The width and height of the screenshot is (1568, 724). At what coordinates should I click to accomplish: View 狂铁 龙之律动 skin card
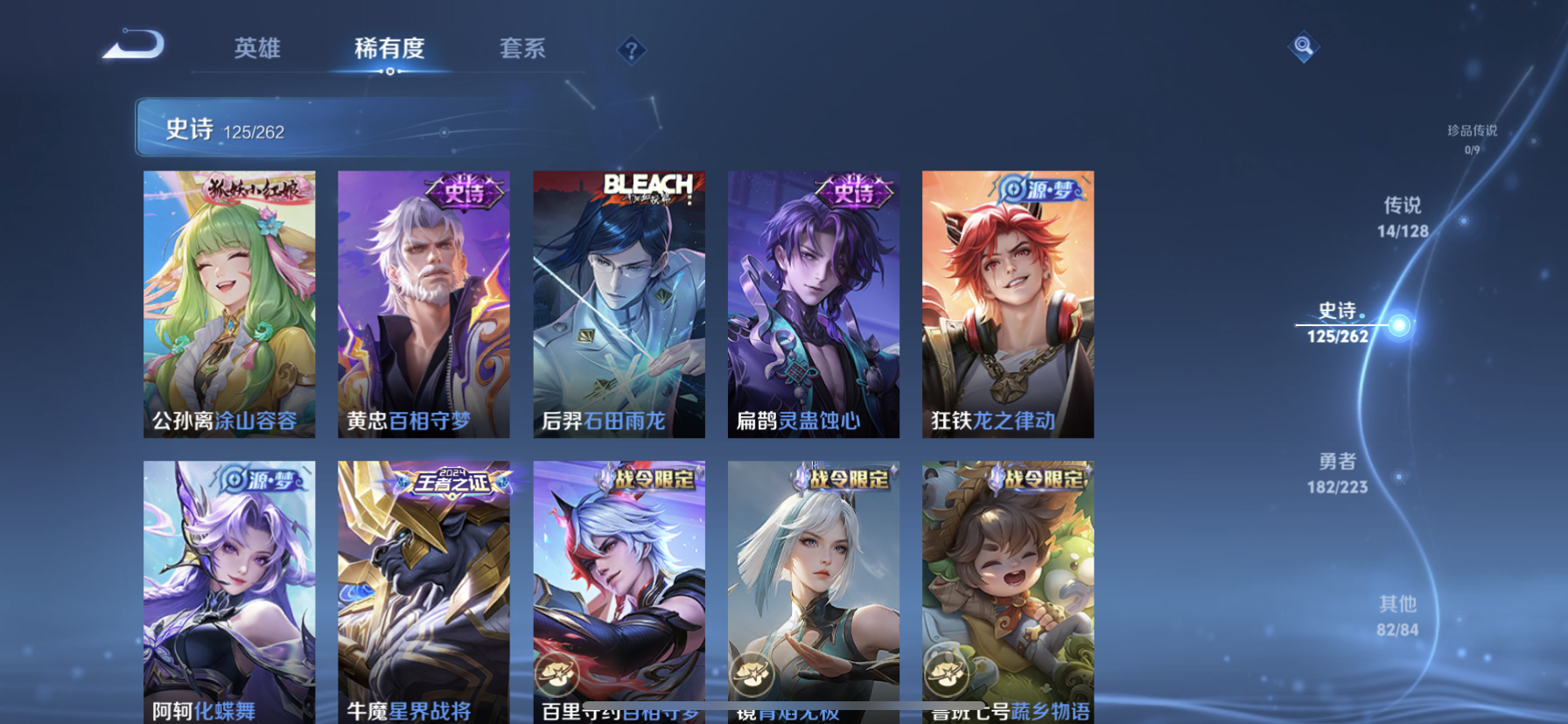1007,303
